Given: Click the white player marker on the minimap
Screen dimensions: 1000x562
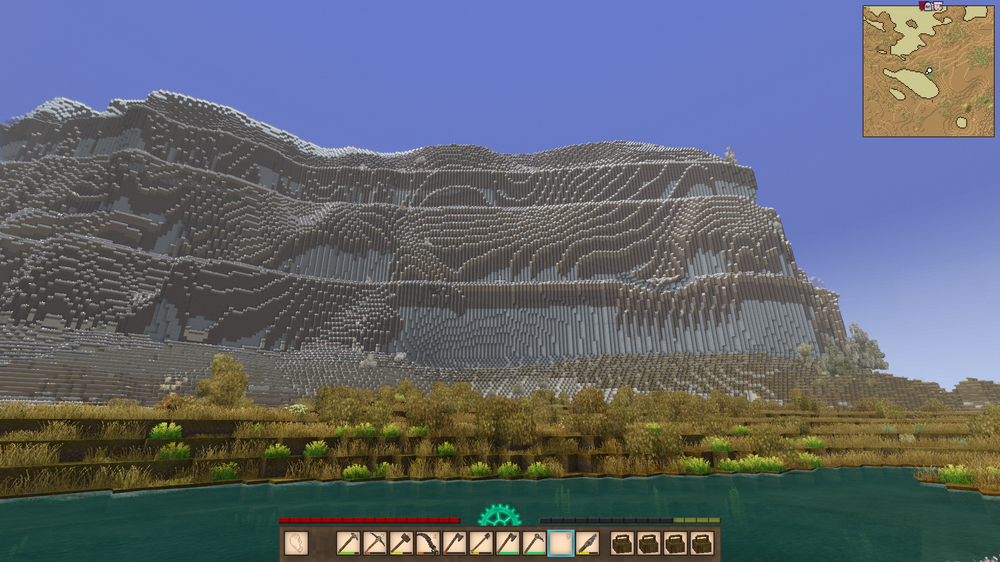Looking at the screenshot, I should click(929, 71).
